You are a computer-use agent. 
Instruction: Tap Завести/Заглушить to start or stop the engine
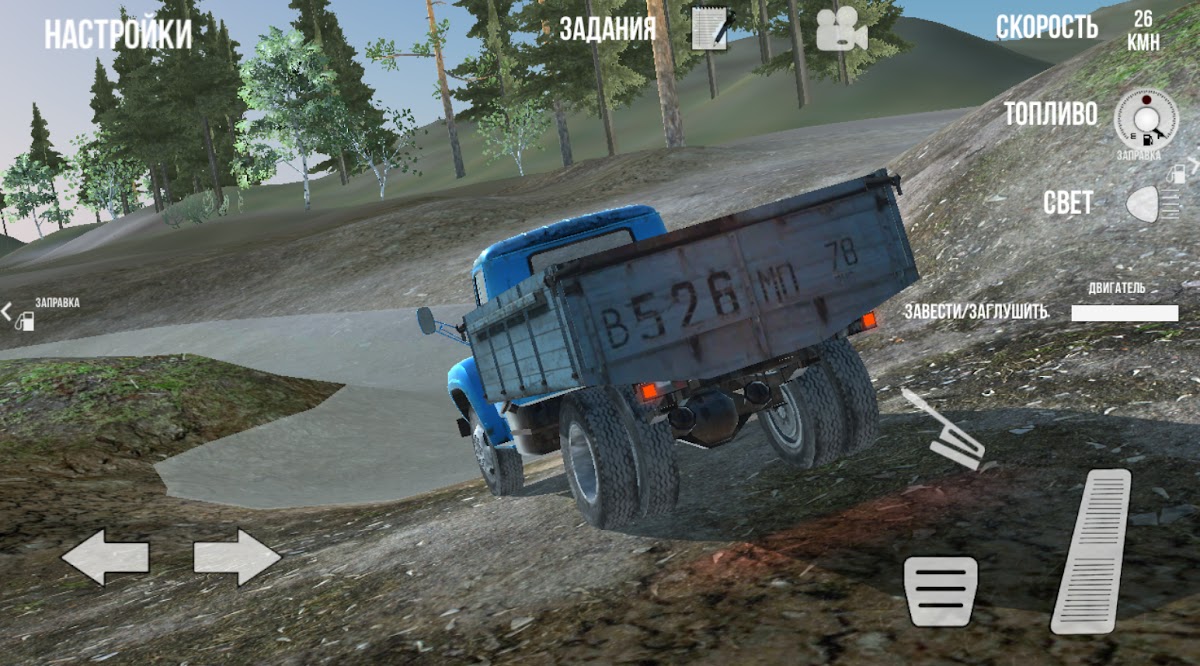[975, 311]
